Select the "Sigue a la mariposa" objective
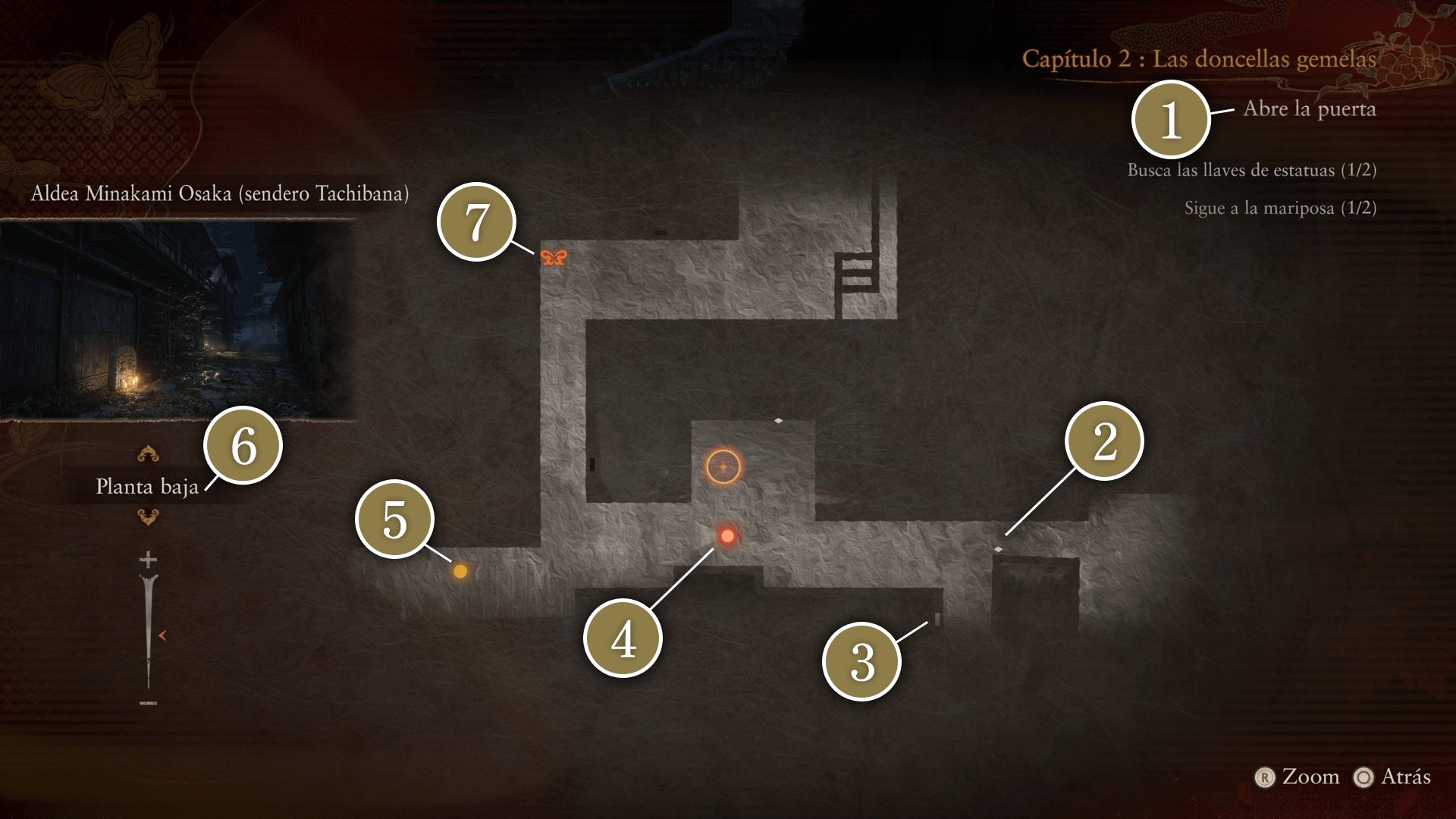This screenshot has height=819, width=1456. pyautogui.click(x=1280, y=208)
